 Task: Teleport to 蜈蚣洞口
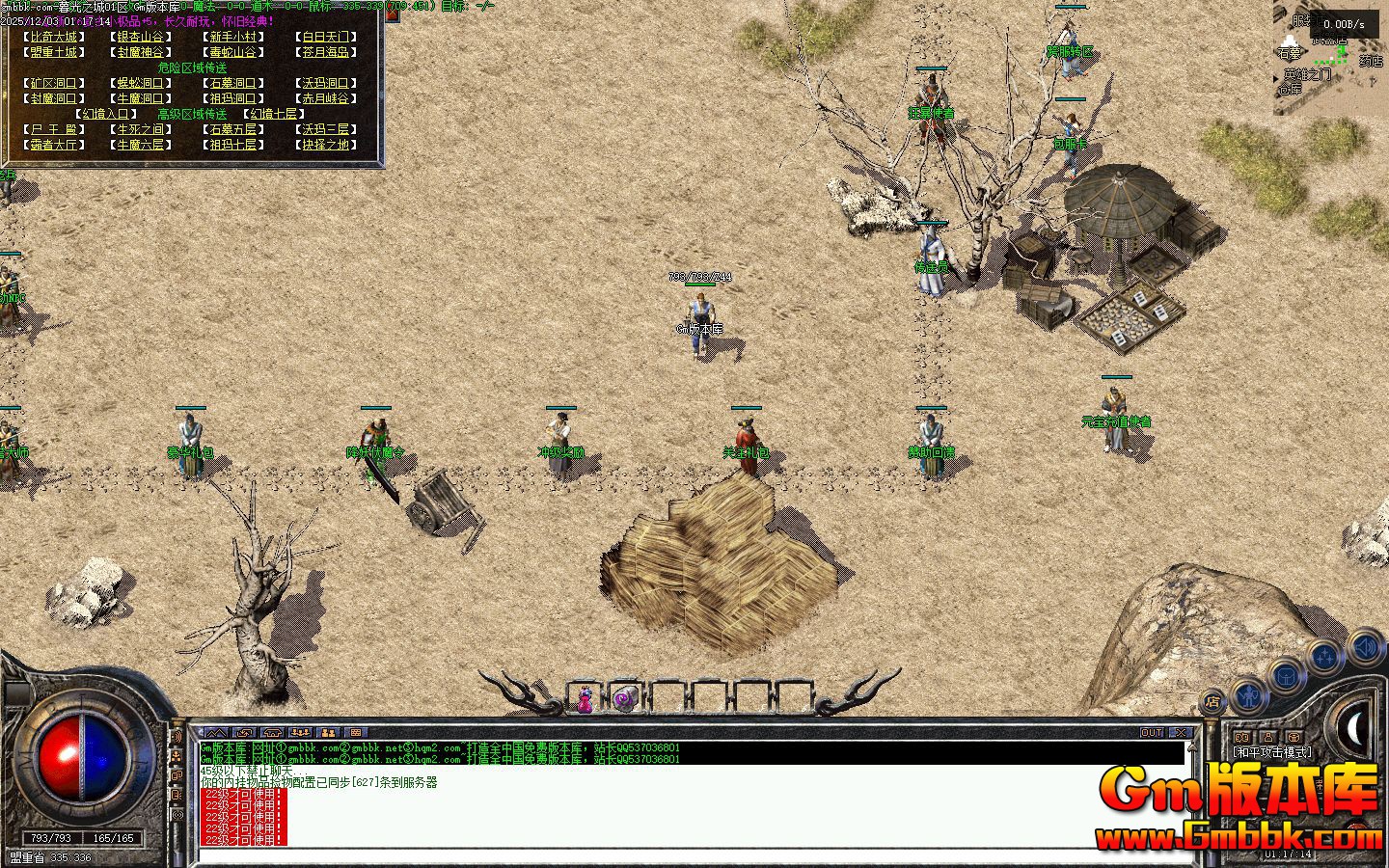142,83
